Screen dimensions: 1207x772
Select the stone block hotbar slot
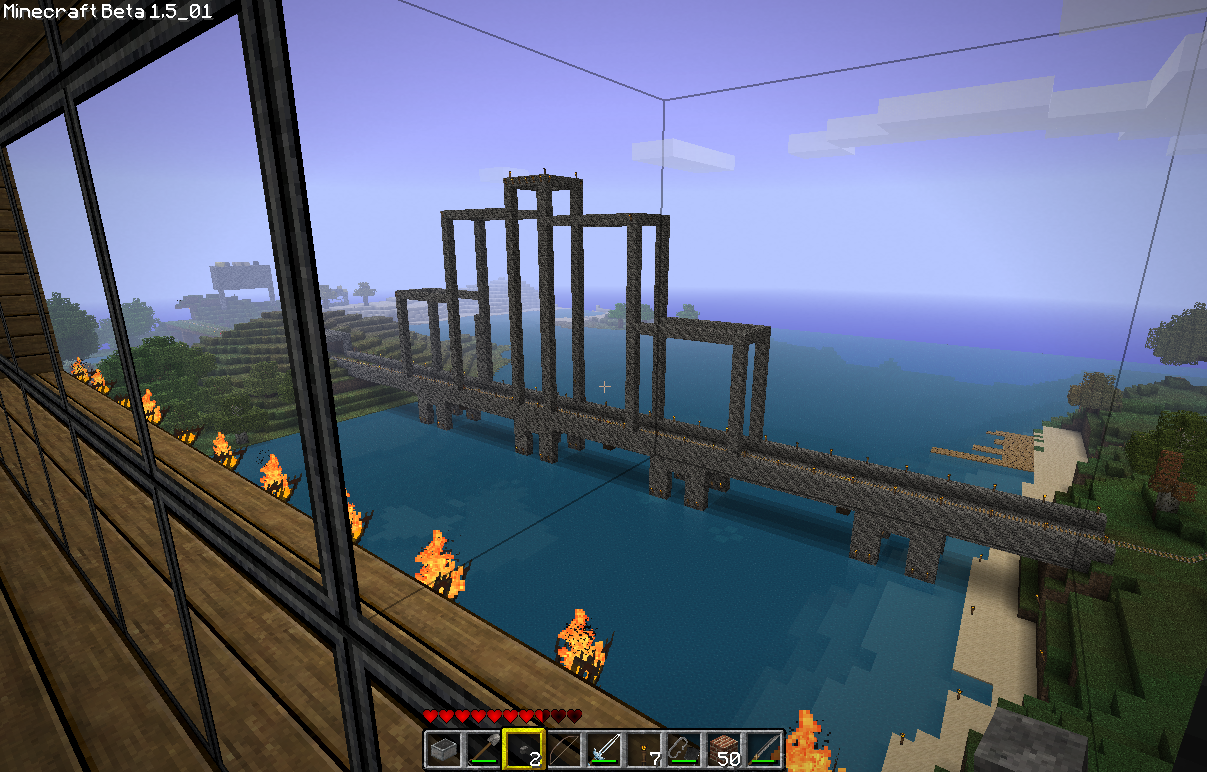point(442,749)
